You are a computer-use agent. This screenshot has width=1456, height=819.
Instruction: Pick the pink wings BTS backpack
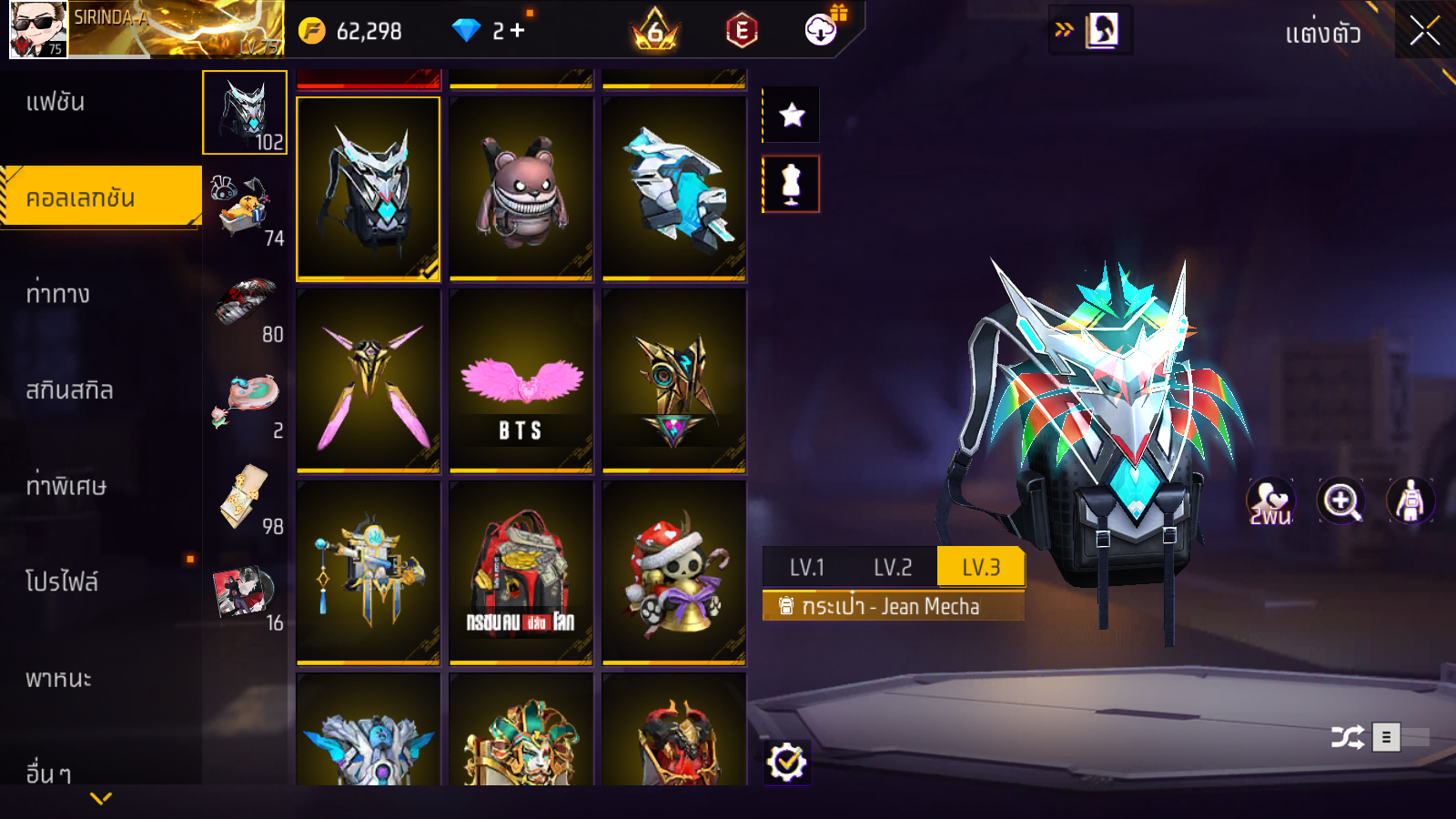point(521,381)
